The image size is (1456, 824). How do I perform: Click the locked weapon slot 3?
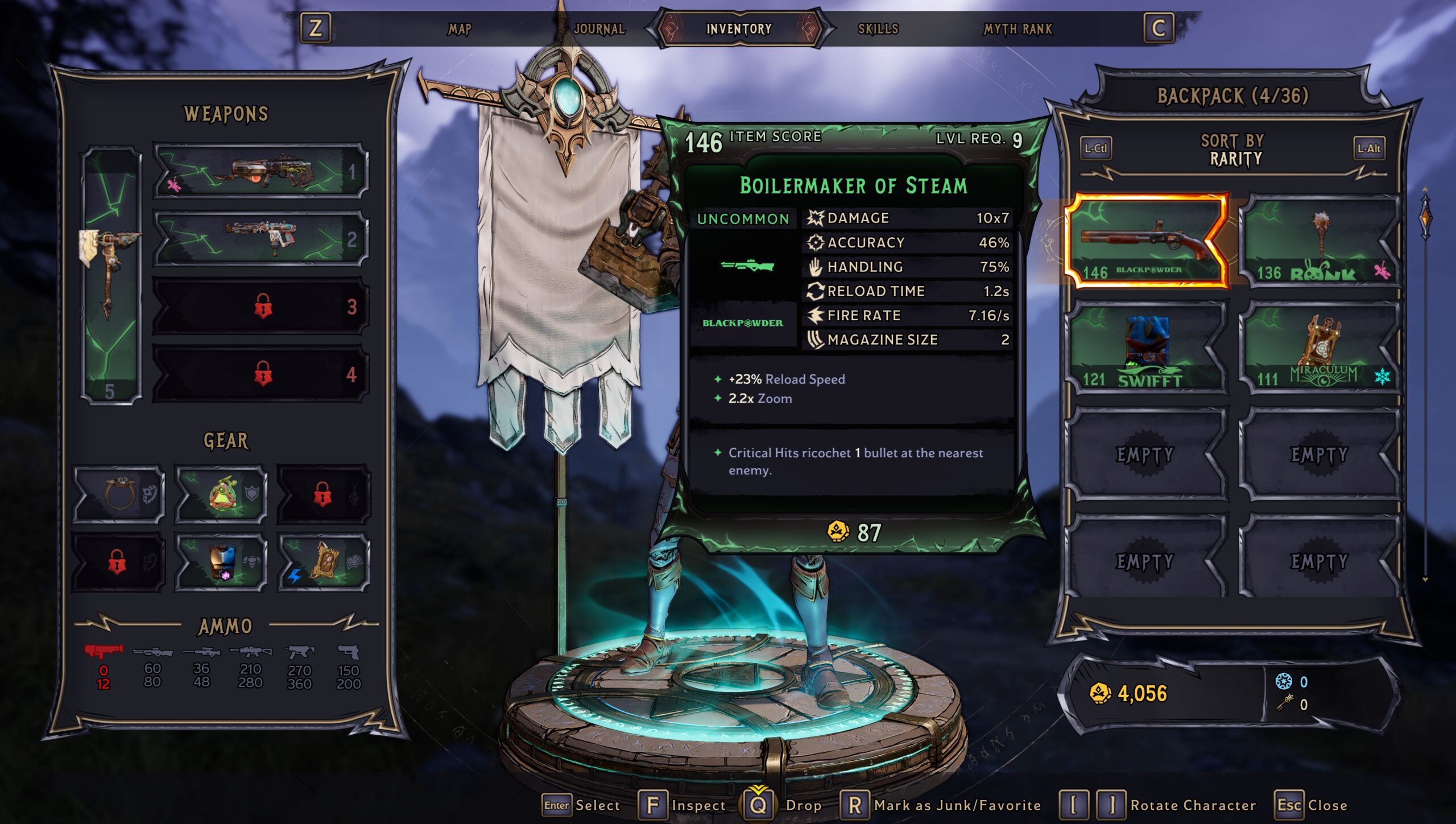[x=260, y=307]
